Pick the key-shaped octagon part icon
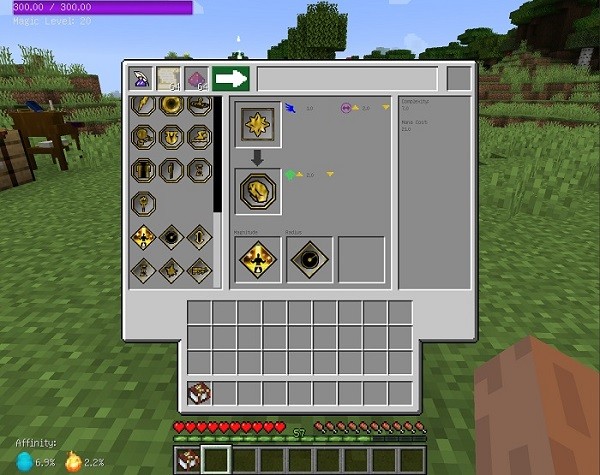 (143, 202)
